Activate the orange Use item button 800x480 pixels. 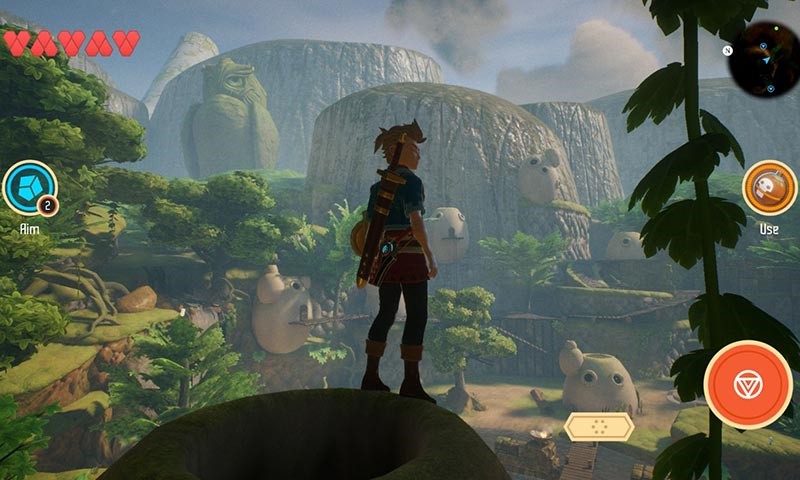[769, 188]
